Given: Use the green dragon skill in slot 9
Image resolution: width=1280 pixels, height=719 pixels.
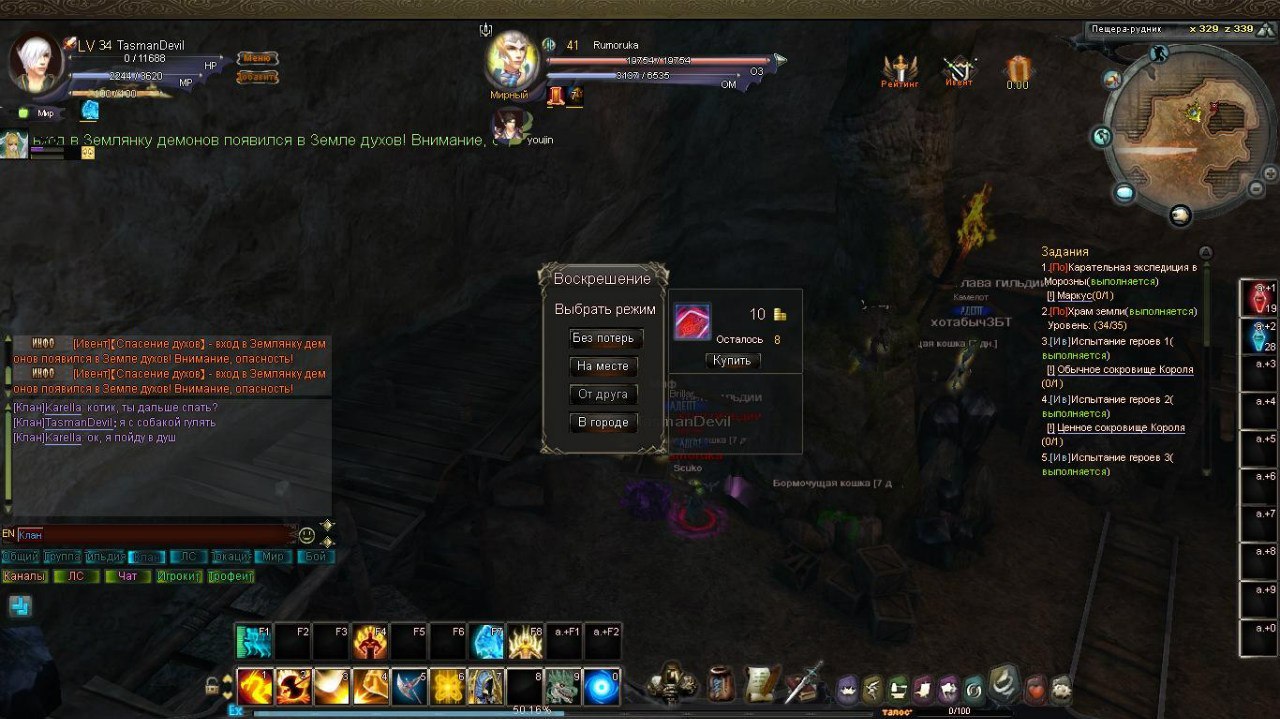Looking at the screenshot, I should 563,687.
